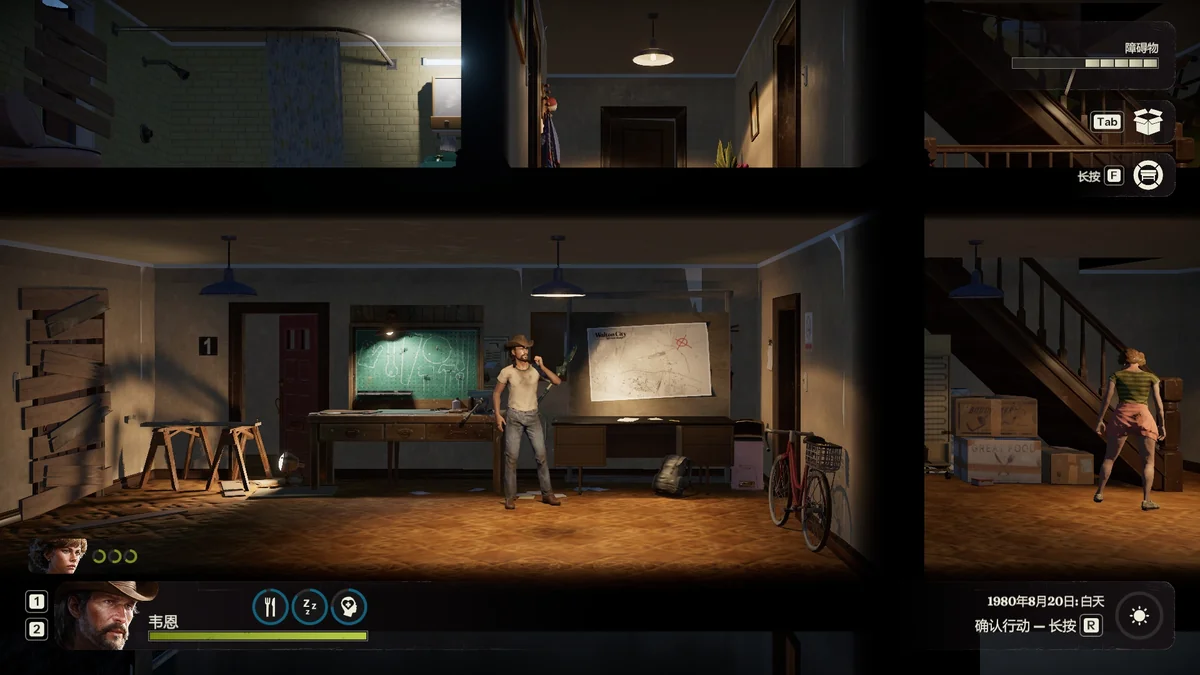The width and height of the screenshot is (1200, 675).
Task: Click the sun day-phase button
Action: 1139,617
